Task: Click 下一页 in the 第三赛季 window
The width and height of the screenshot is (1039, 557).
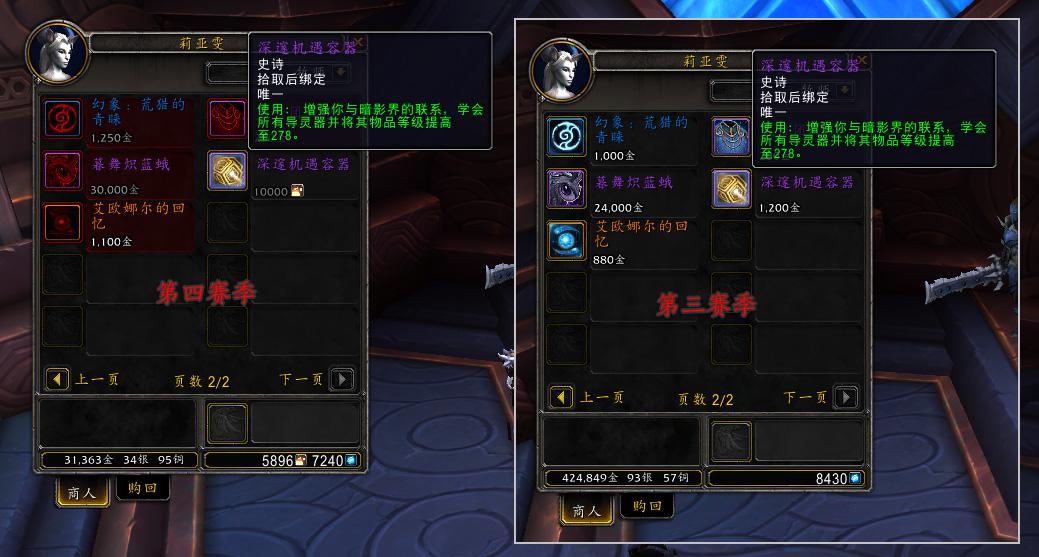Action: (846, 397)
